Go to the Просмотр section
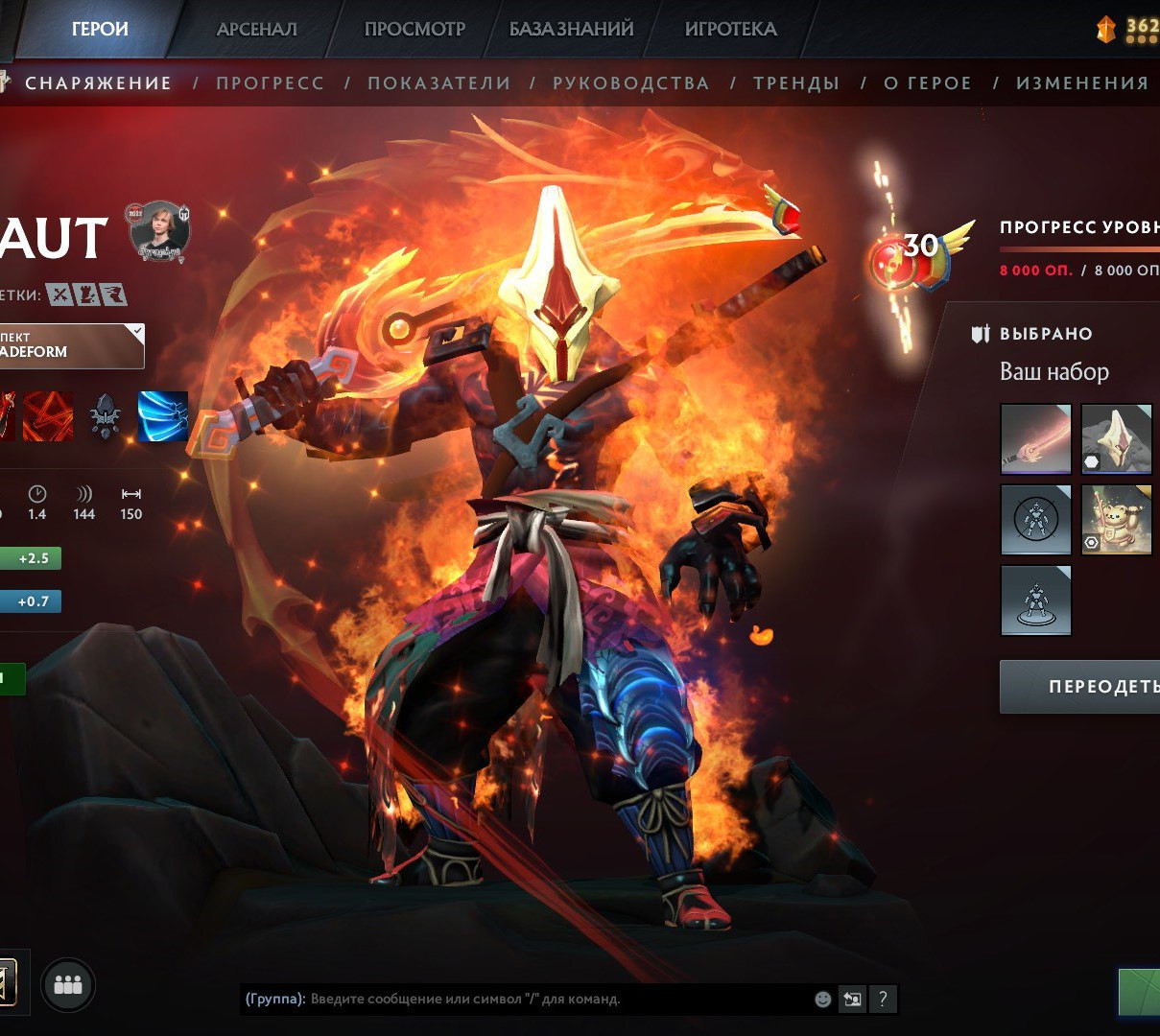 (414, 29)
